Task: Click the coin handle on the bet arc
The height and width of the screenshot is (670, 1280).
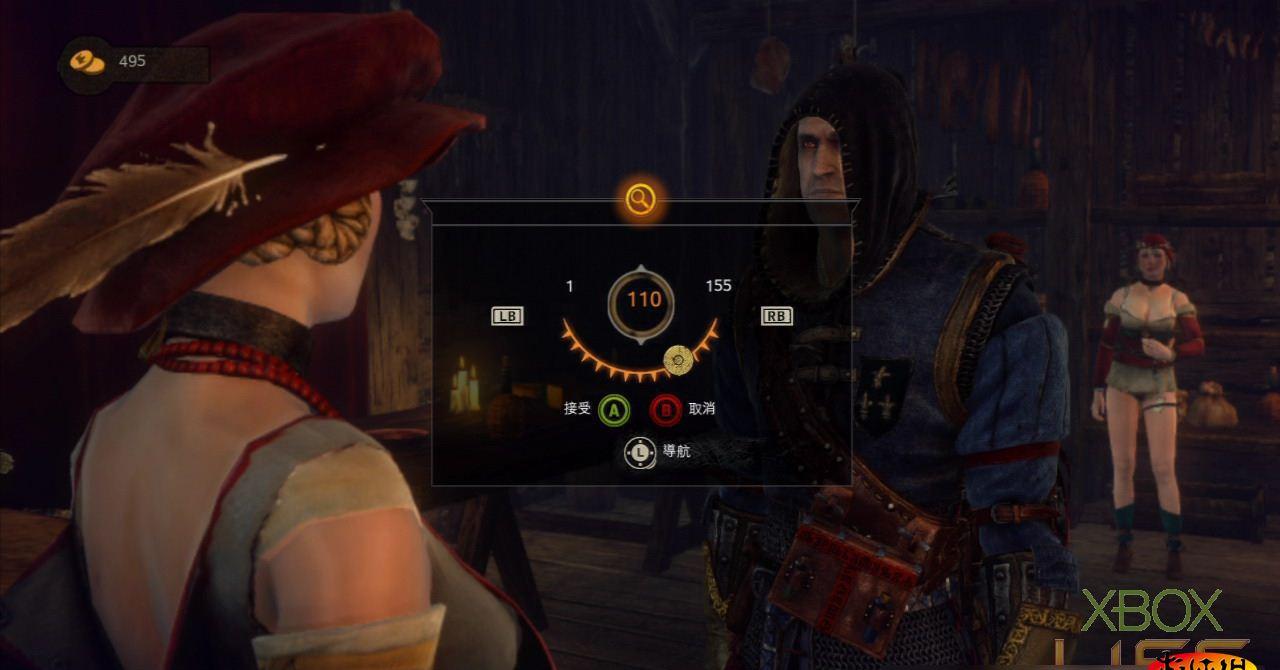Action: coord(679,358)
